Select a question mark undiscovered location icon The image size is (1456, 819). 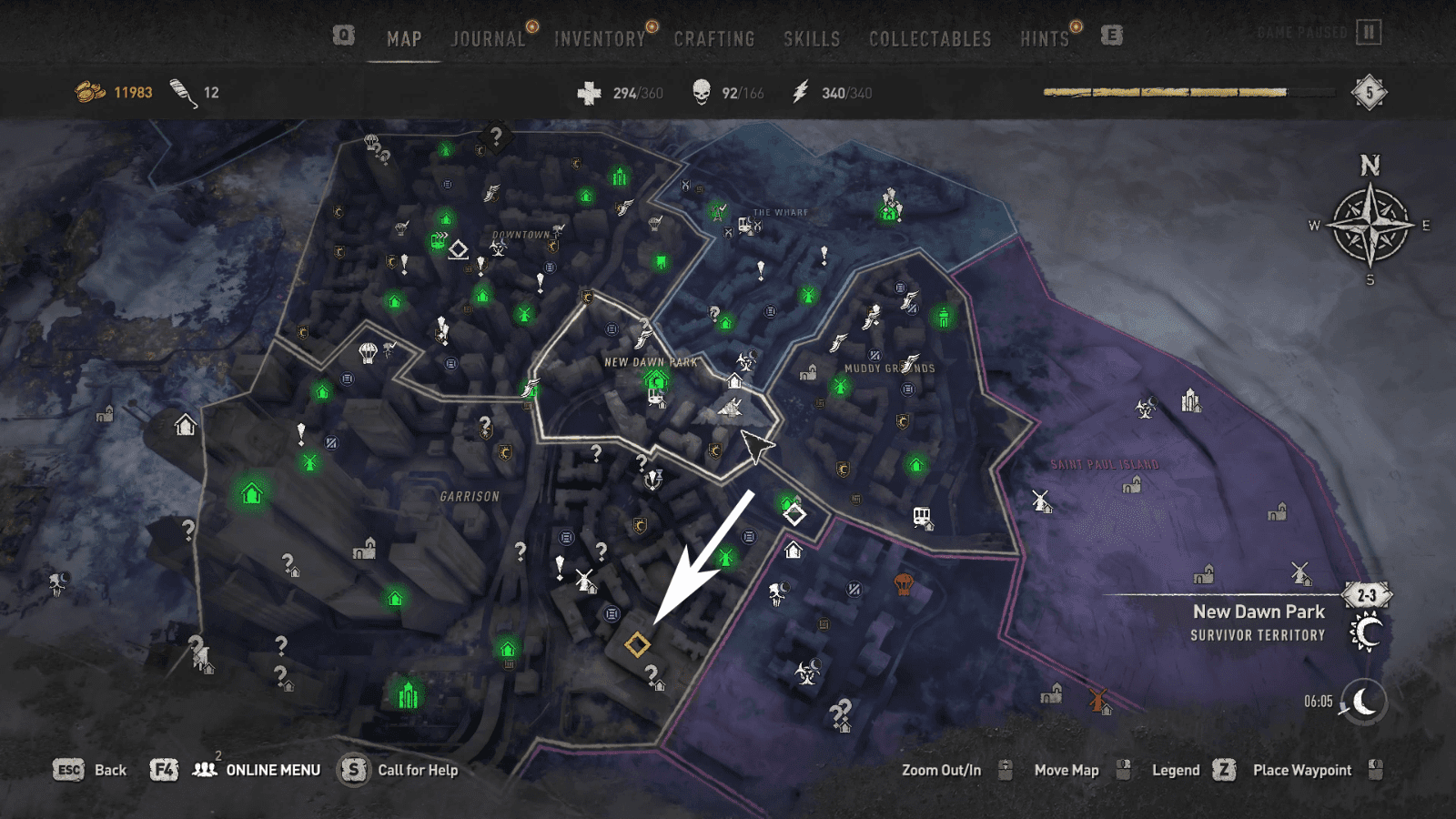point(598,450)
